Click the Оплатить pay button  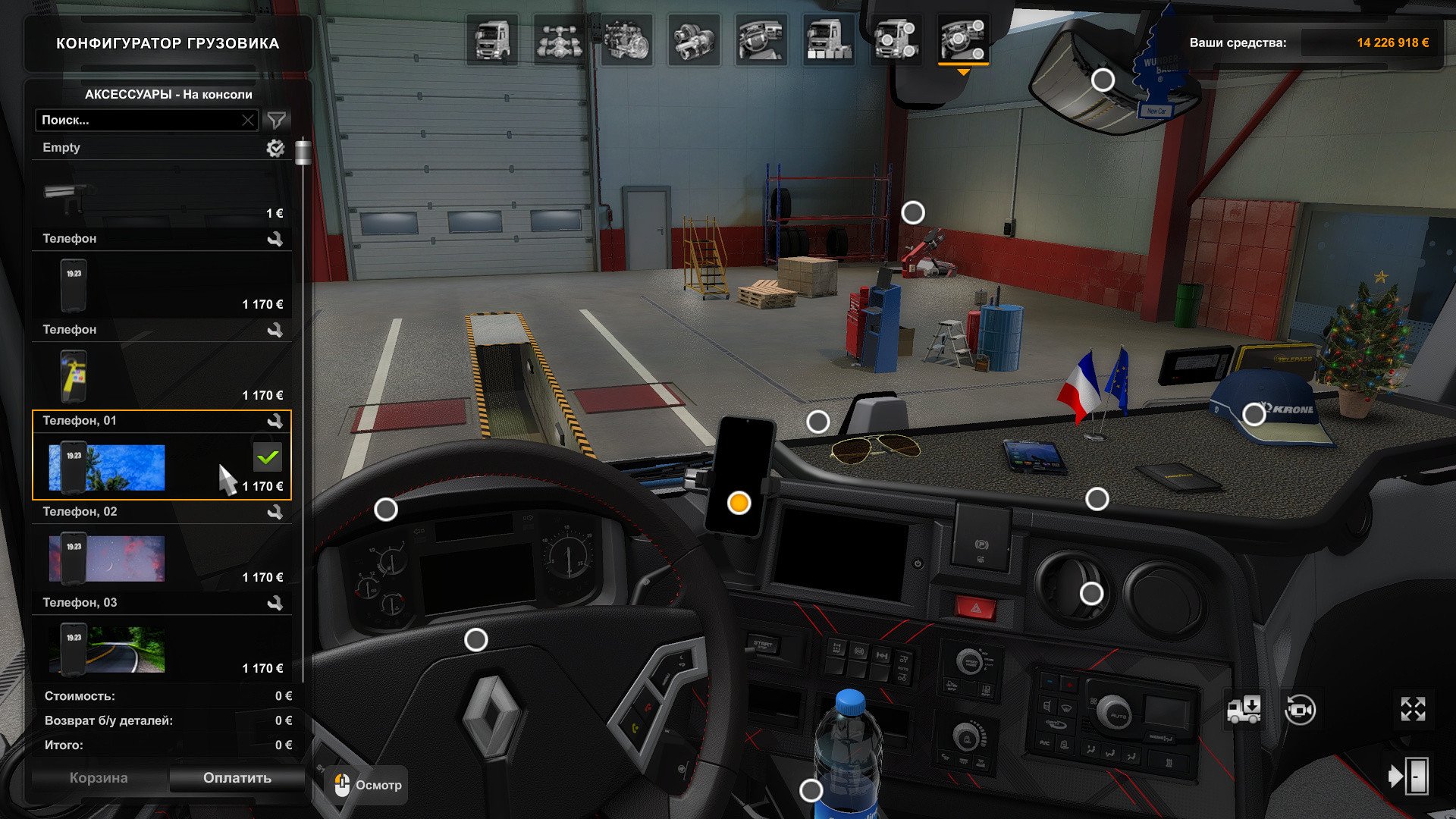237,778
